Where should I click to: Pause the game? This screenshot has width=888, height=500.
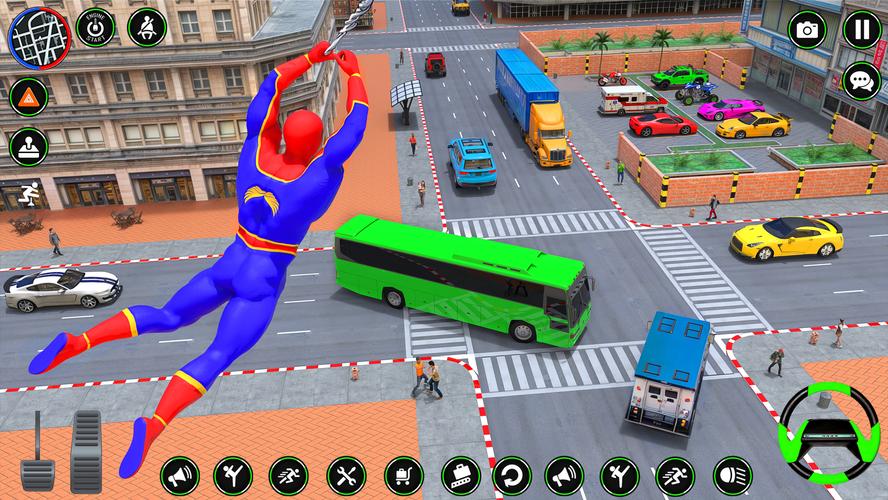point(861,30)
